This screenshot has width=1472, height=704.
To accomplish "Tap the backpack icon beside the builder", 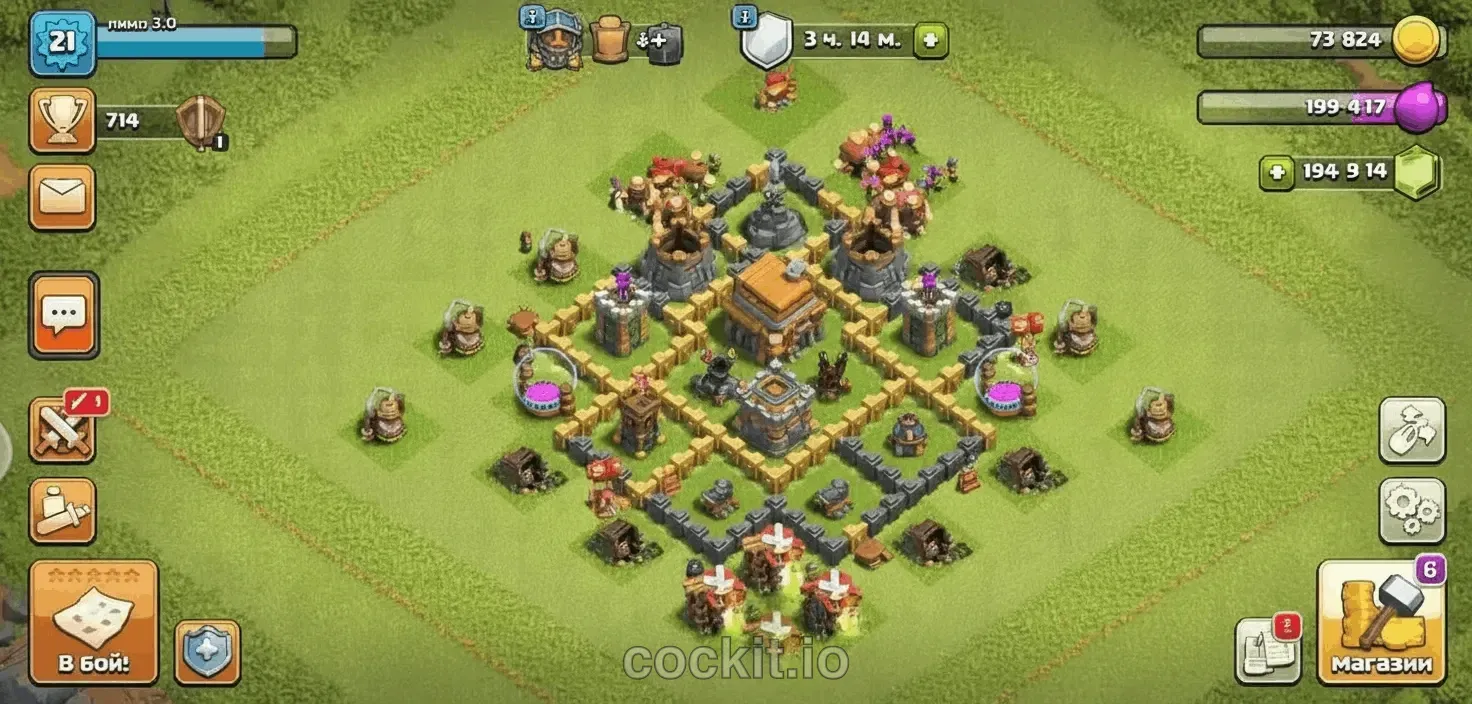I will click(x=609, y=42).
